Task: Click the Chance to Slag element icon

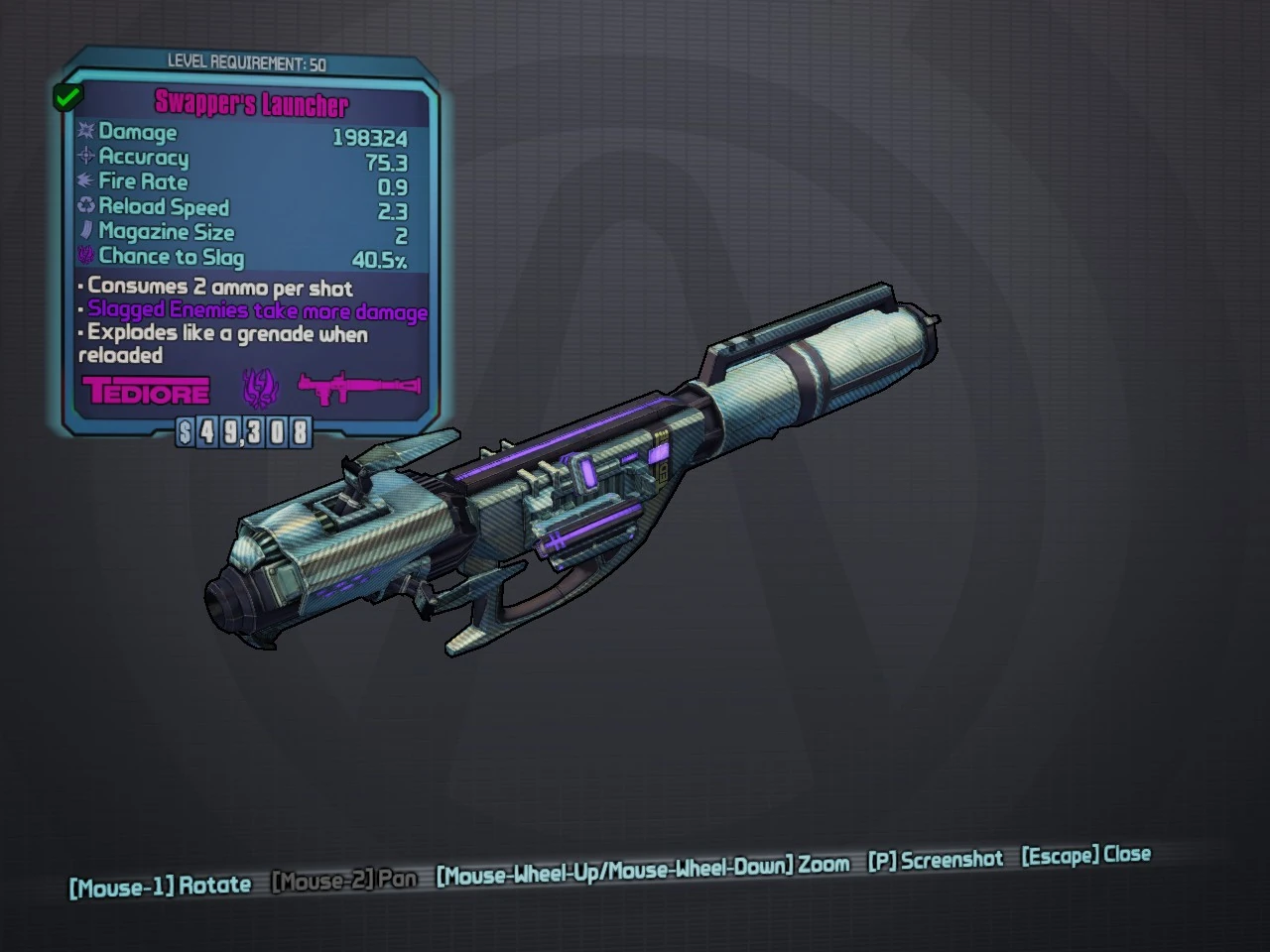Action: tap(86, 256)
